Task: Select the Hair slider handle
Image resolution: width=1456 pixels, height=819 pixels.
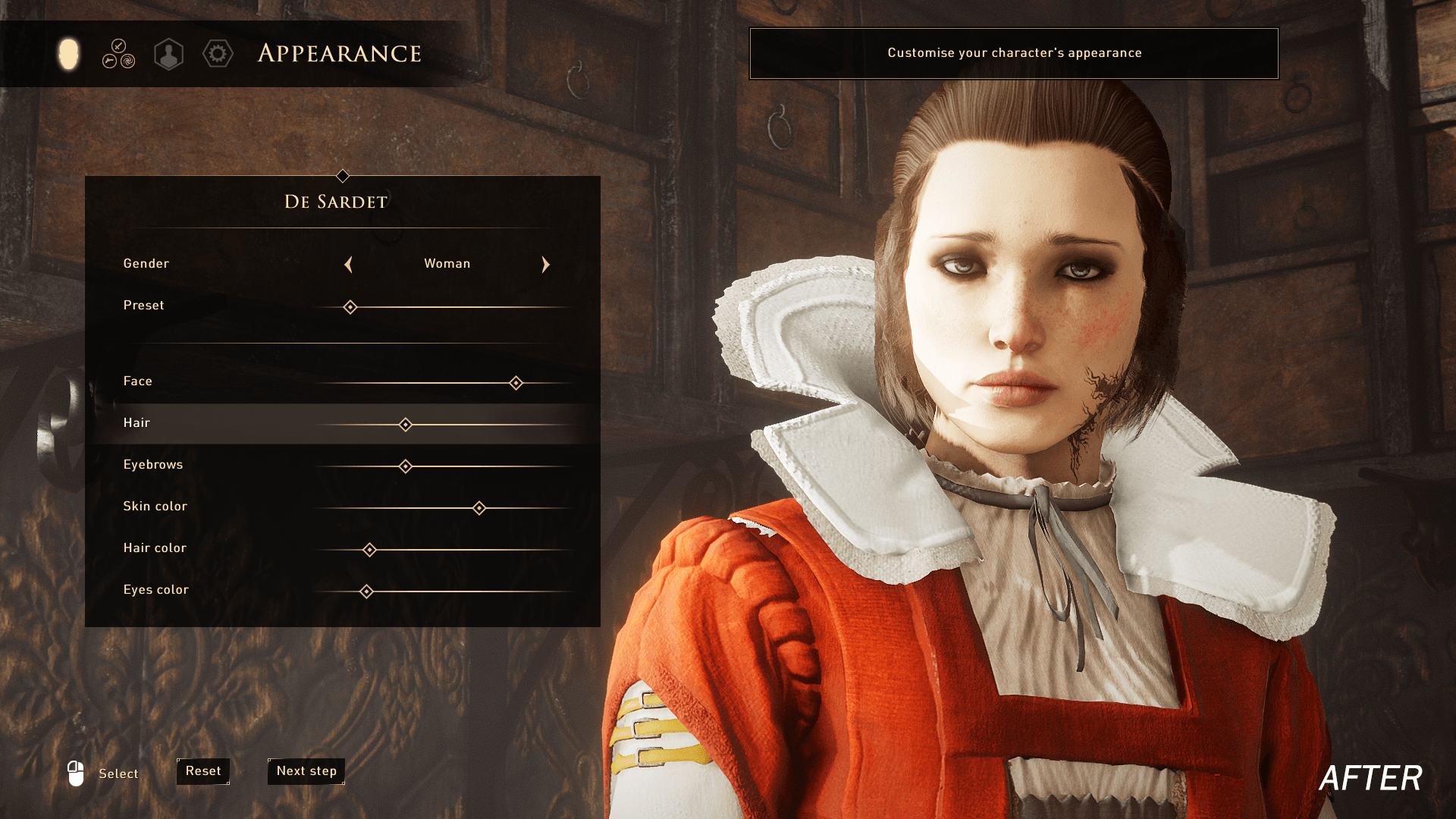Action: pyautogui.click(x=406, y=425)
